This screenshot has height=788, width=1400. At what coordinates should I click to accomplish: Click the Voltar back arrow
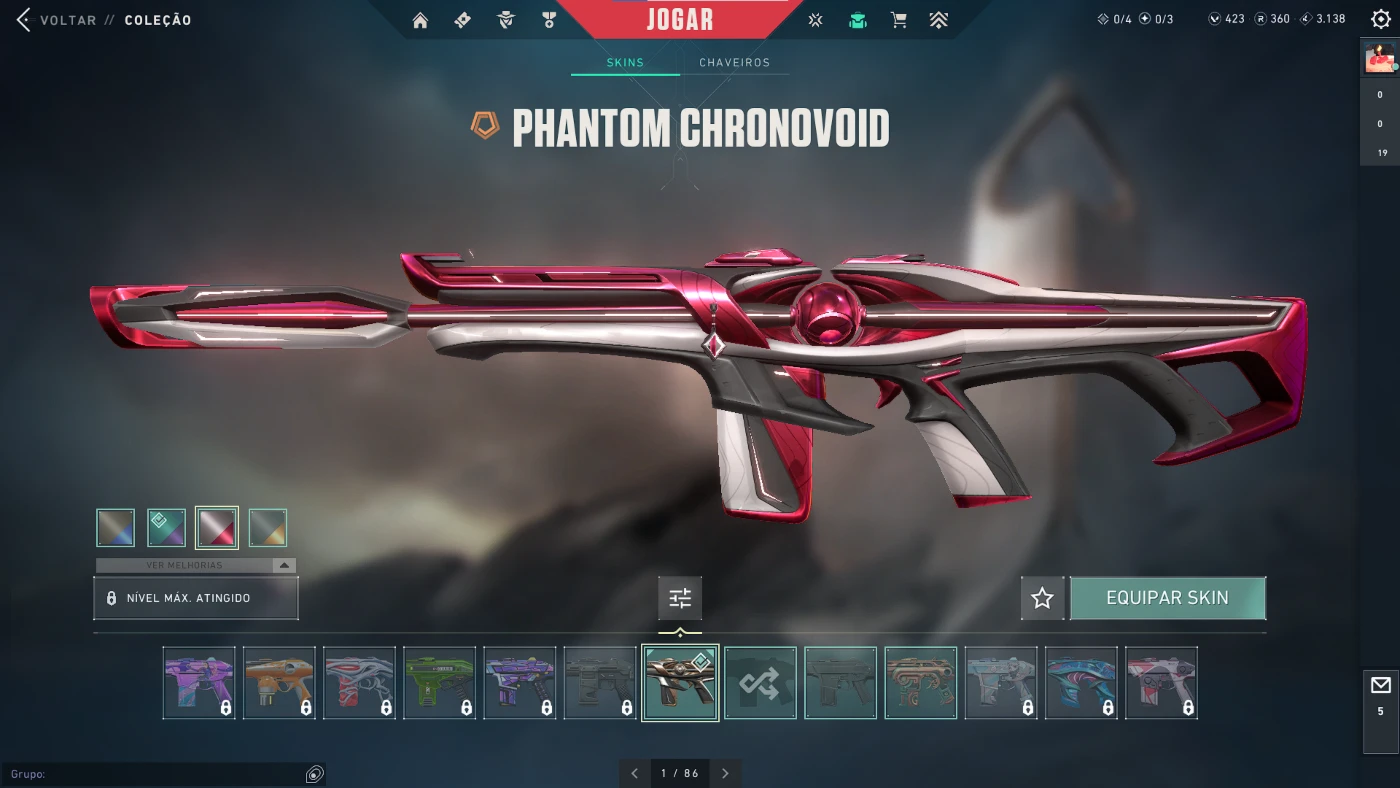point(24,20)
